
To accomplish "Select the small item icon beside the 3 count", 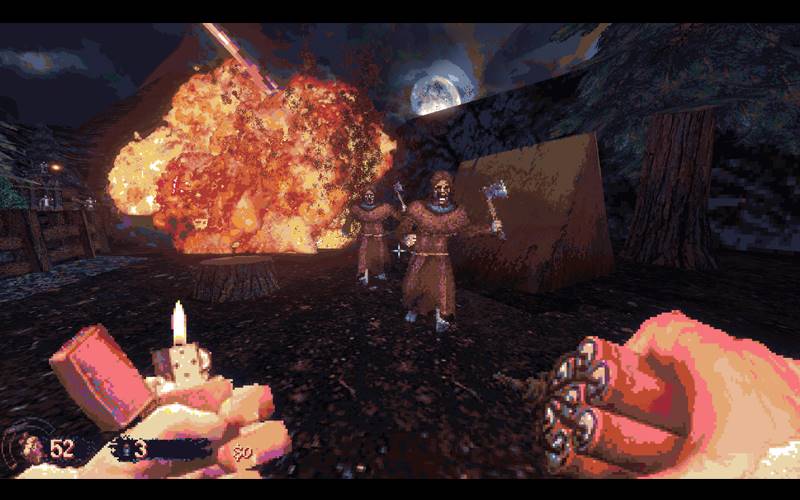I will pos(125,448).
